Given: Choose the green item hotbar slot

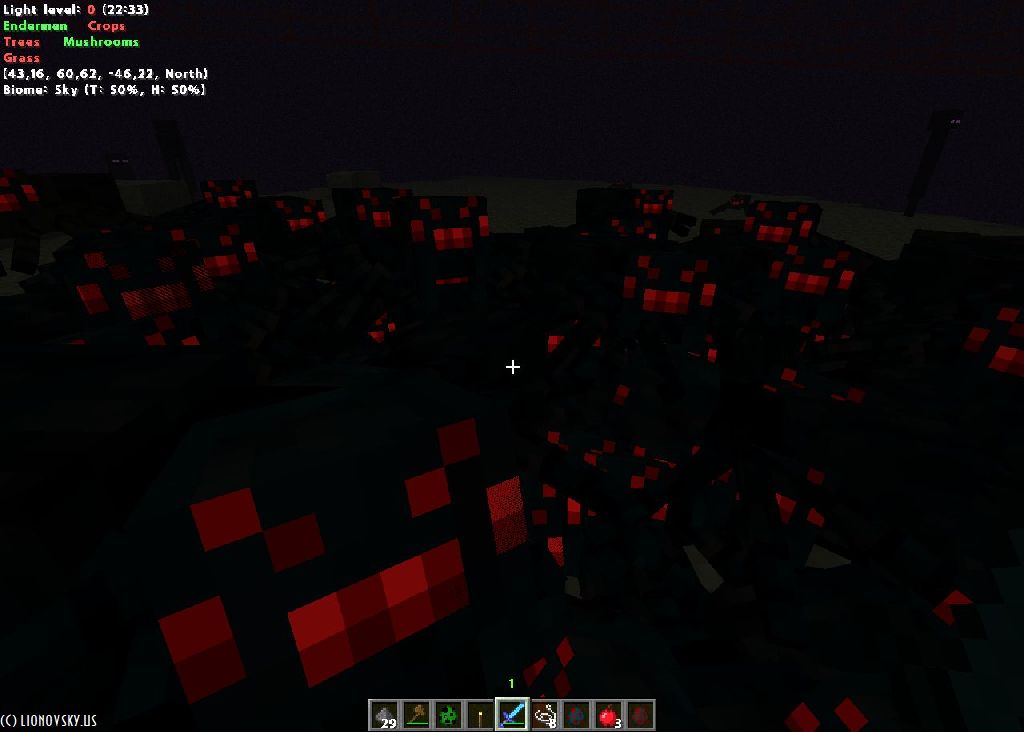Looking at the screenshot, I should tap(448, 715).
